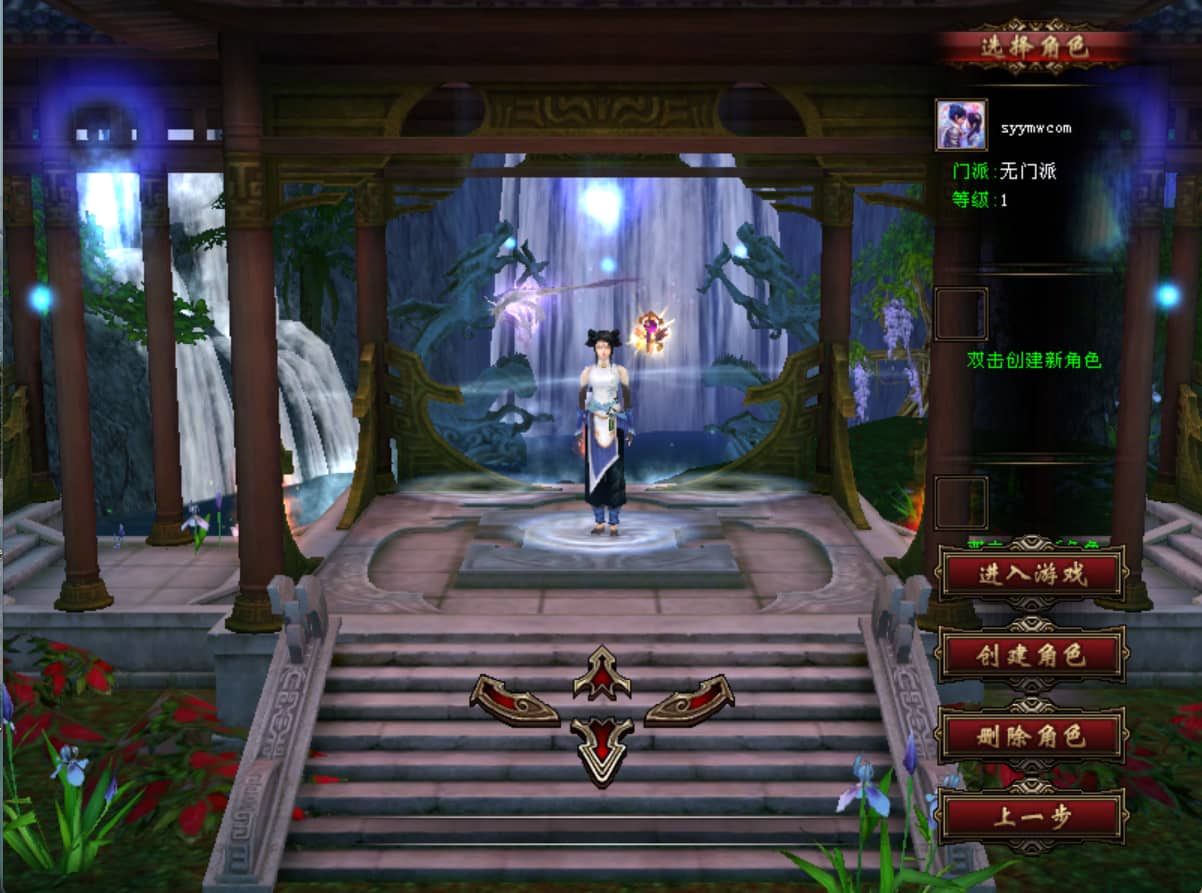This screenshot has height=893, width=1202.
Task: Click the 创建角色 create character button
Action: (x=1031, y=655)
